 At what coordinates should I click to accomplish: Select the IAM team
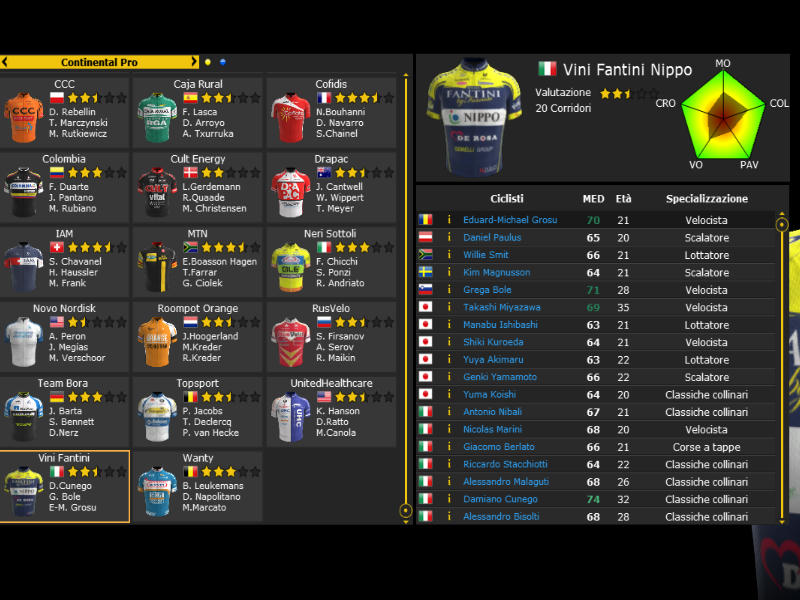point(65,262)
